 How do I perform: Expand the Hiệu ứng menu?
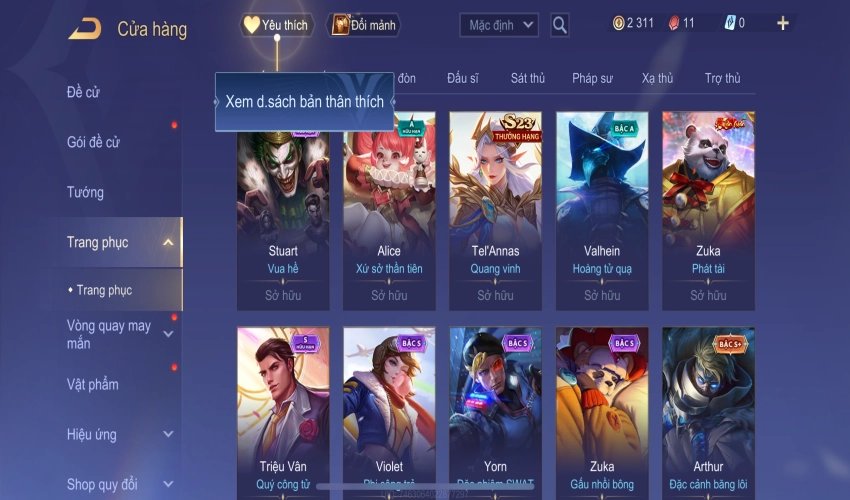[x=167, y=435]
